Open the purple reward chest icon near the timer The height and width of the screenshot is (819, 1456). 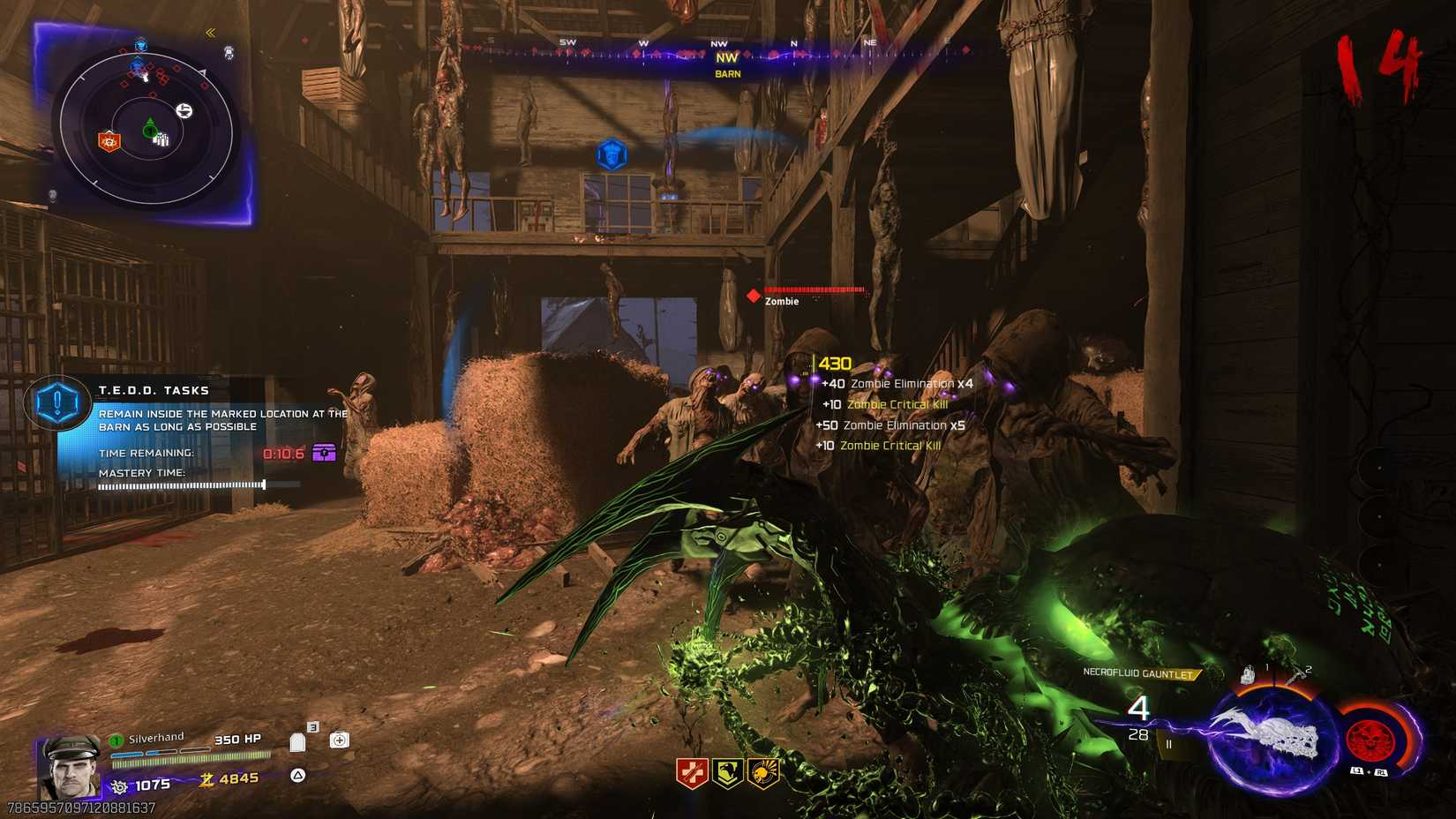(324, 452)
